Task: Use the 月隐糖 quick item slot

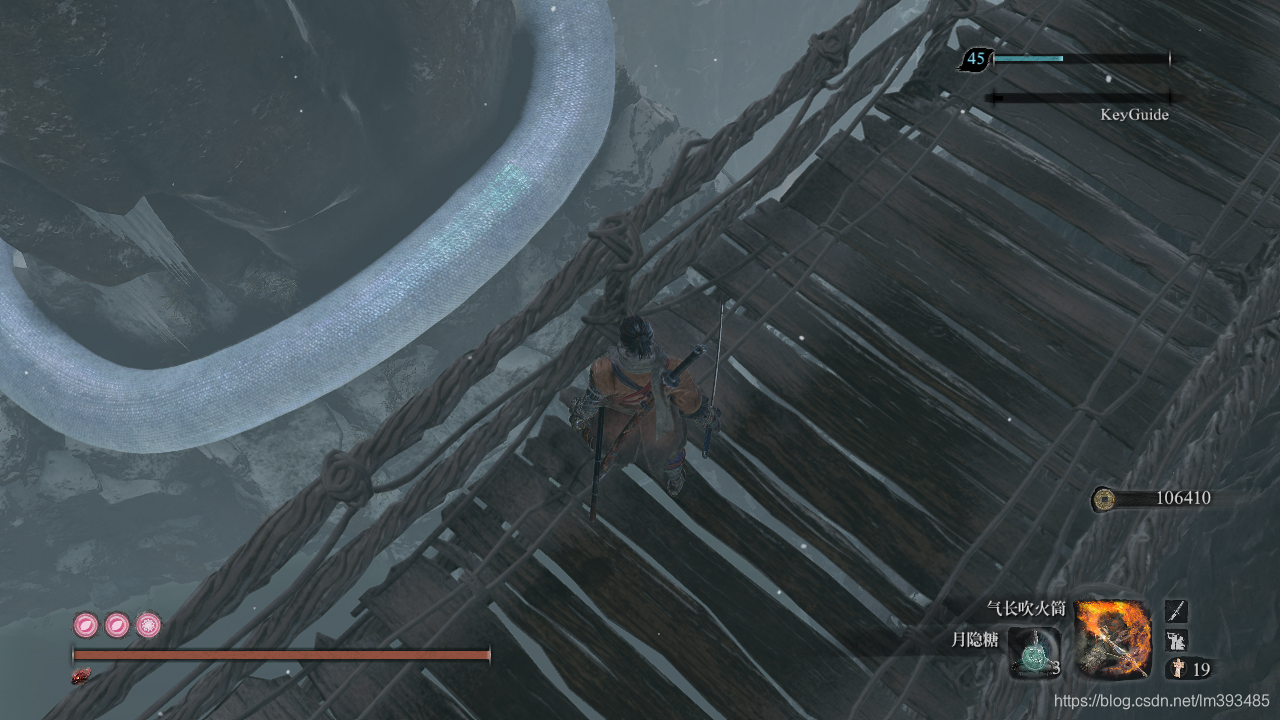Action: pos(1033,654)
